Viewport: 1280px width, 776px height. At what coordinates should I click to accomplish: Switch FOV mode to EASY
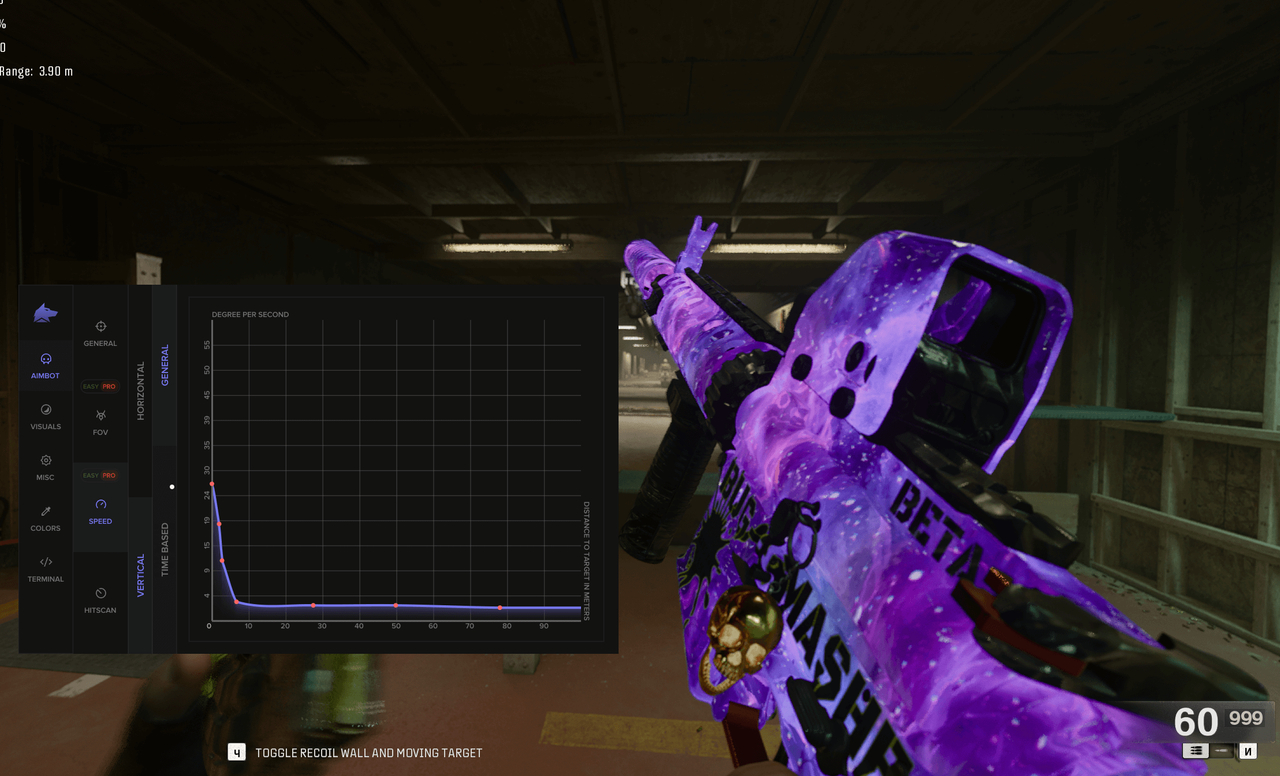pyautogui.click(x=90, y=386)
